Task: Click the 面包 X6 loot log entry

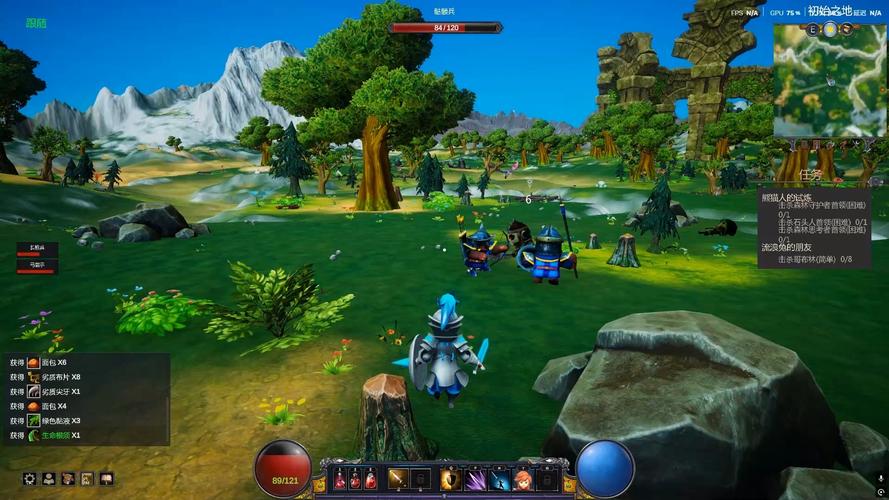Action: [47, 362]
